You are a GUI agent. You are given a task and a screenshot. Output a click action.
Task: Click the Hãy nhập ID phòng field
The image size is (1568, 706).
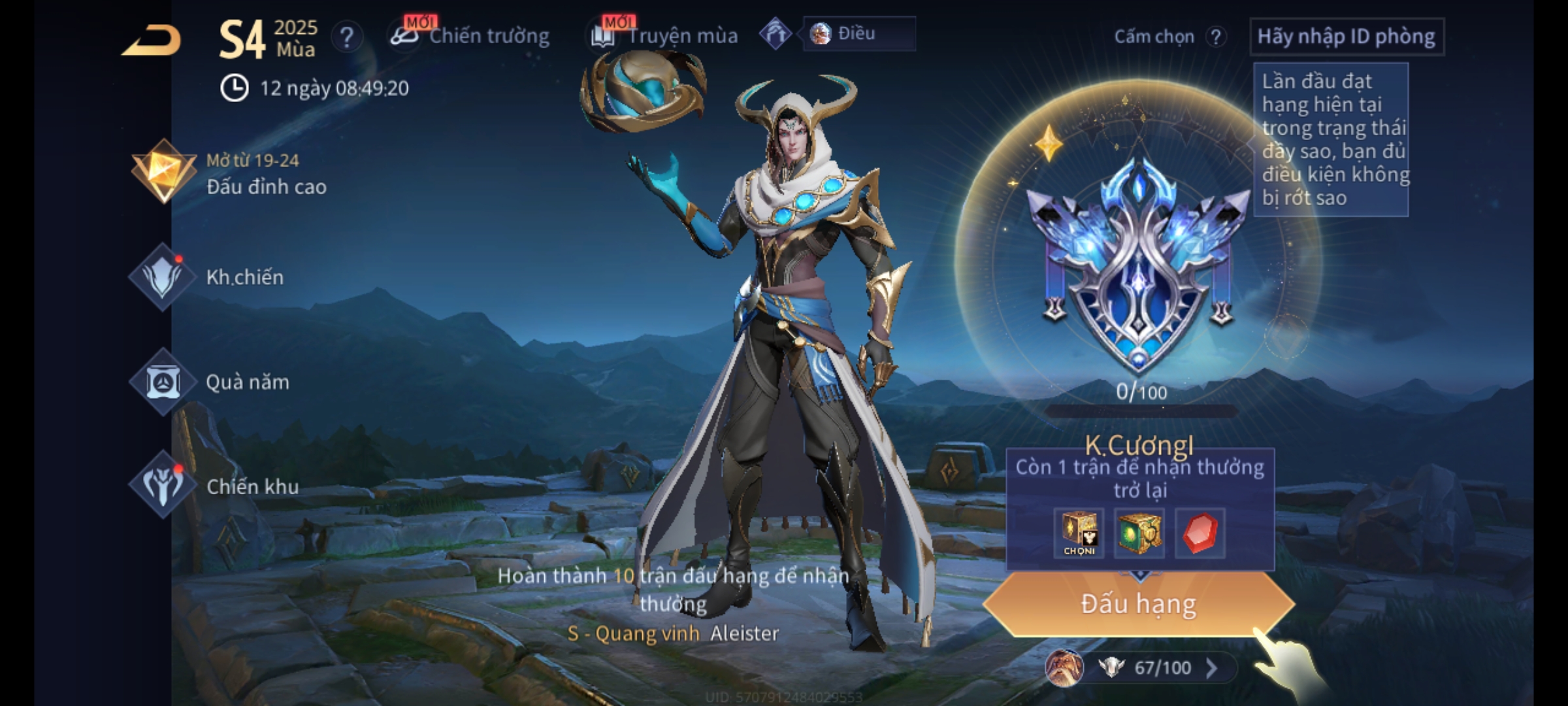pos(1346,37)
